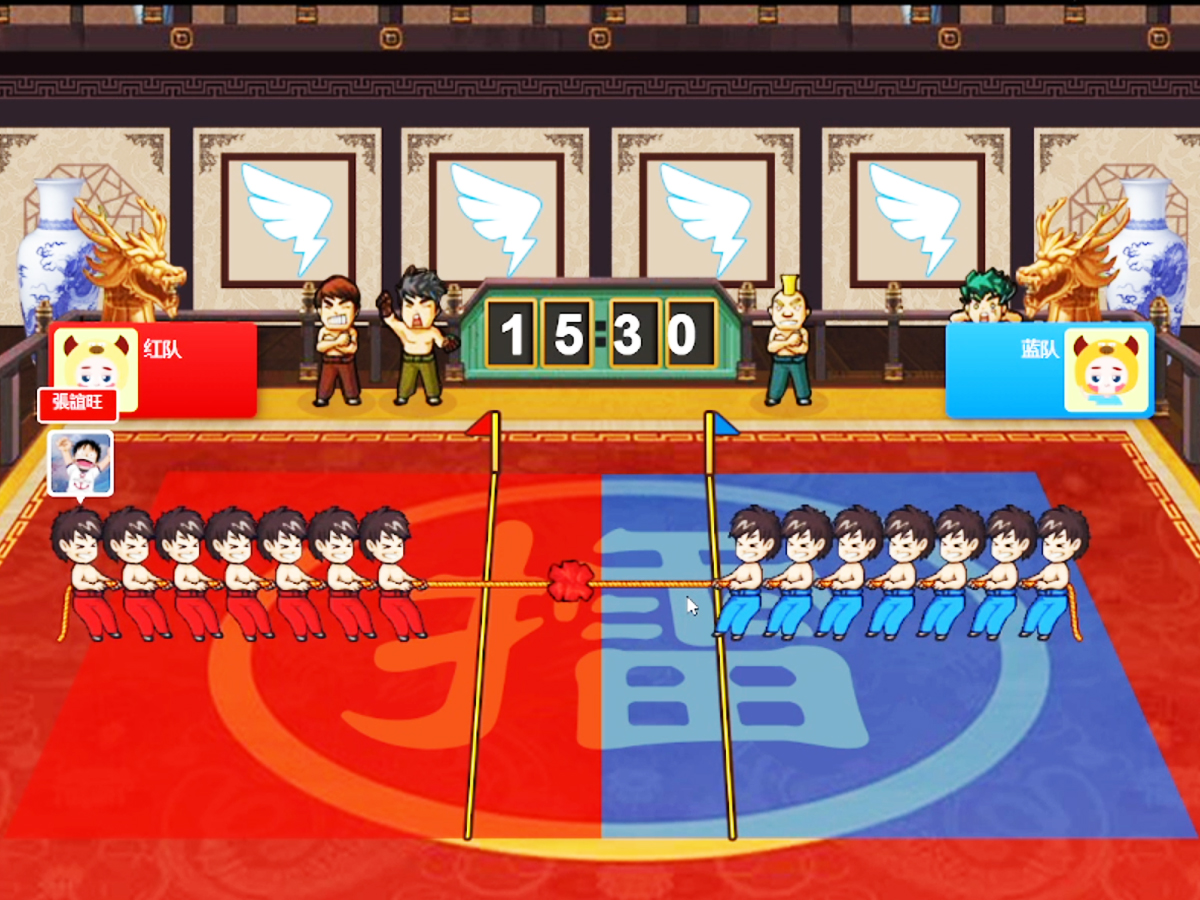Click the 張誼旺 player name tag
This screenshot has width=1200, height=900.
click(78, 405)
